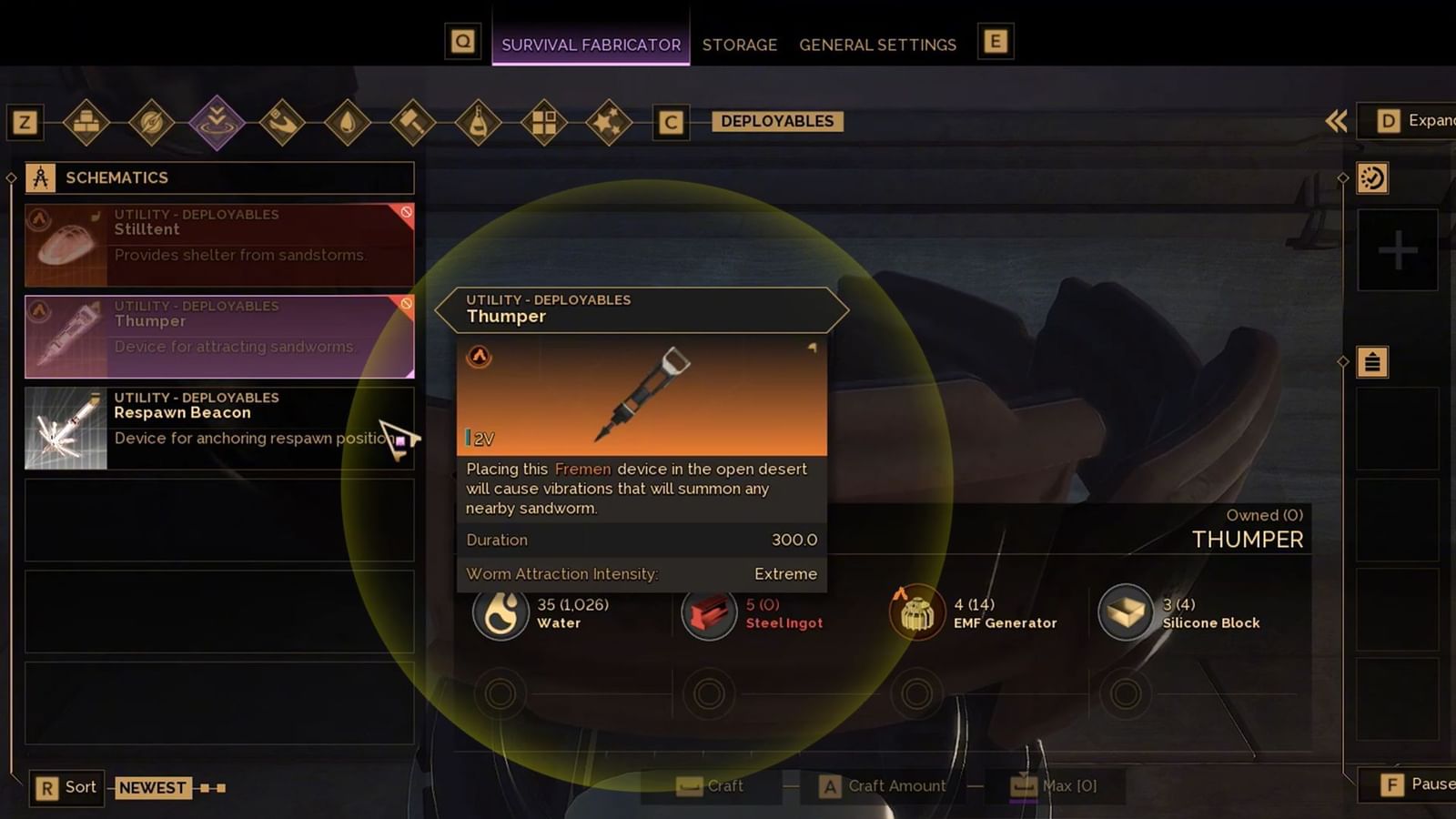Open General Settings
Image resolution: width=1456 pixels, height=819 pixels.
pyautogui.click(x=877, y=45)
